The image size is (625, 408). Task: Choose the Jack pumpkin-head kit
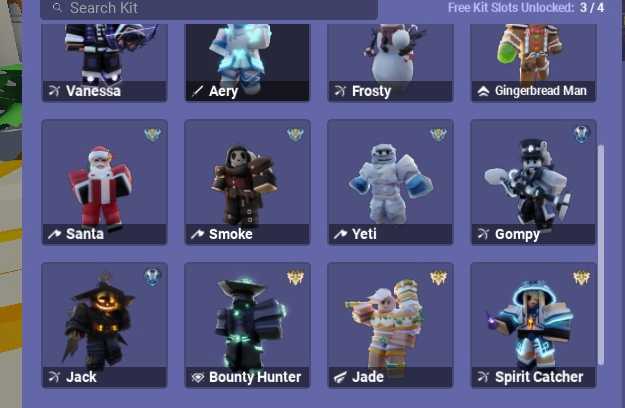(104, 324)
